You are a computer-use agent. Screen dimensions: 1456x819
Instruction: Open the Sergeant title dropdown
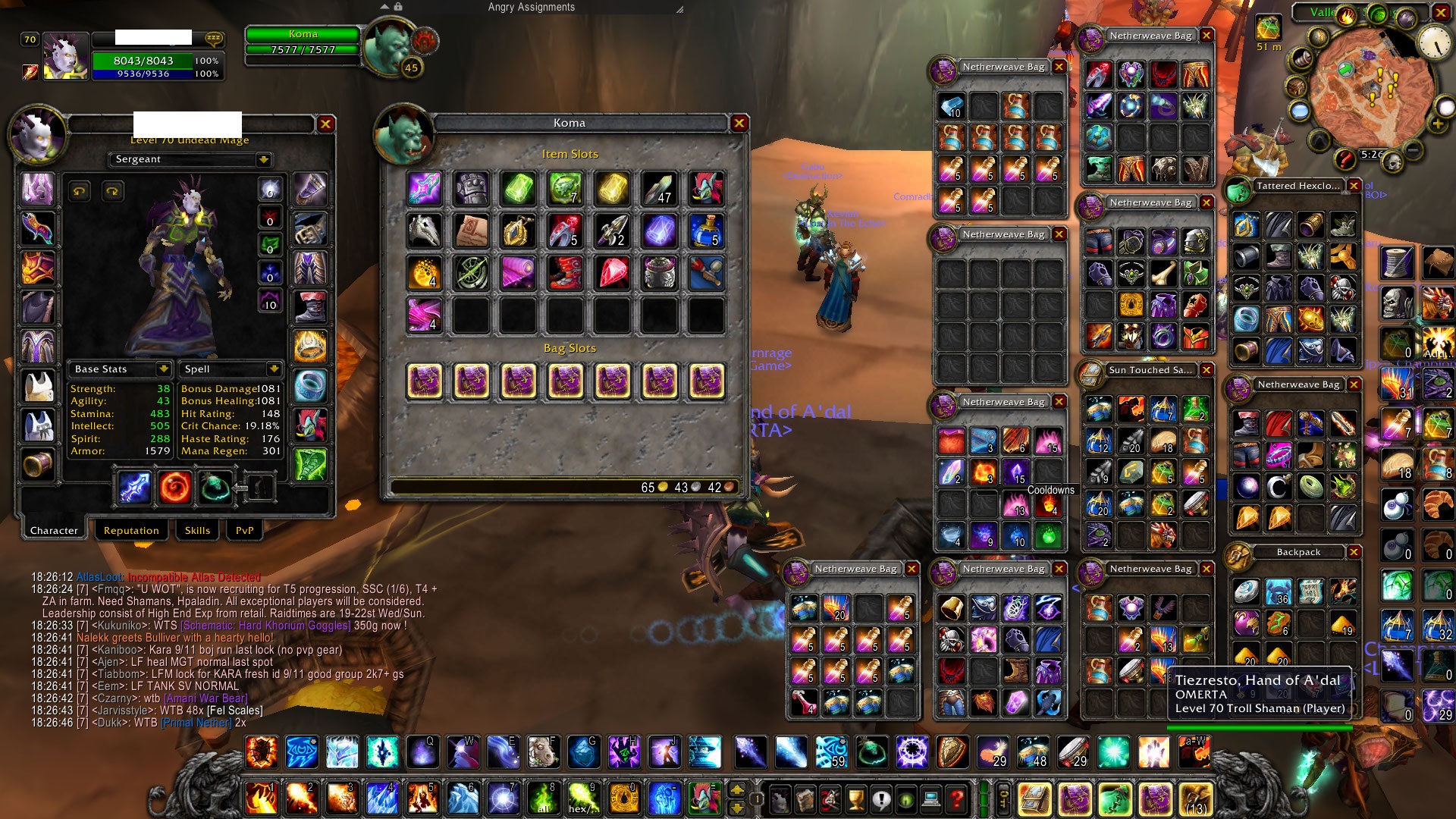pos(263,159)
